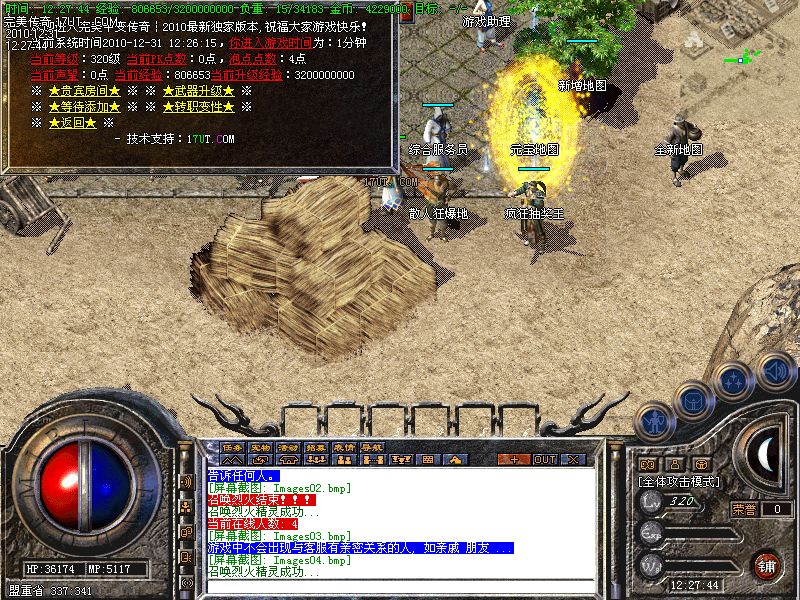800x600 pixels.
Task: Close the game with the X button
Action: pos(574,459)
